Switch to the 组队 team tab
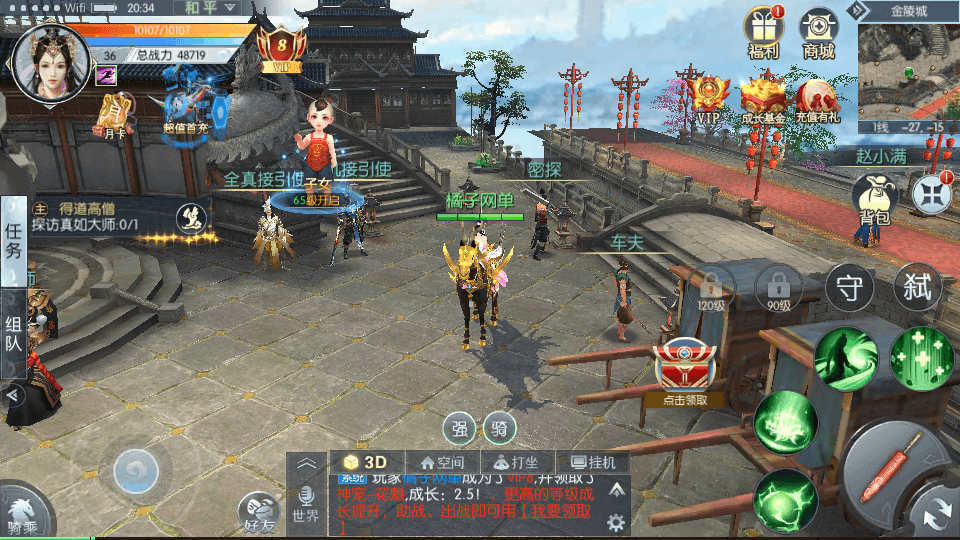960x540 pixels. (14, 333)
